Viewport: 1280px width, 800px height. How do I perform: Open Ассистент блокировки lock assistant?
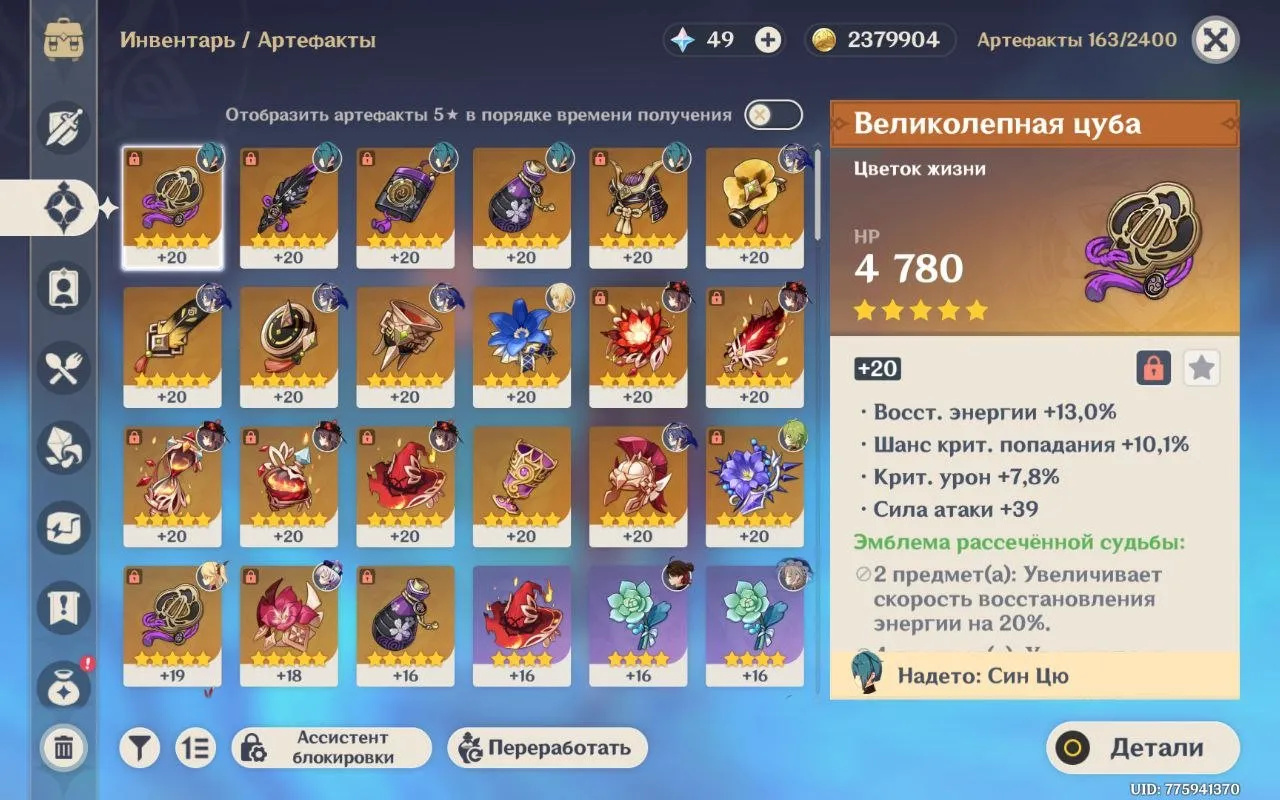click(x=331, y=747)
